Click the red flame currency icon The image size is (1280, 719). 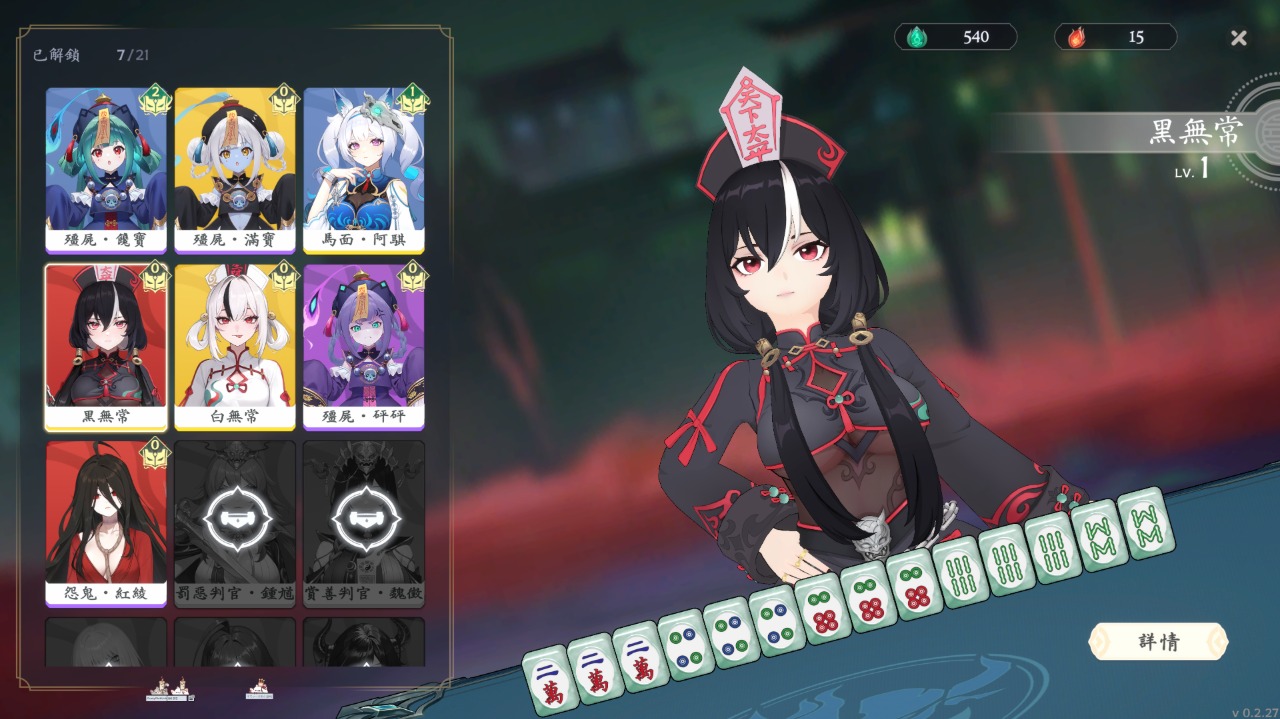coord(1076,38)
